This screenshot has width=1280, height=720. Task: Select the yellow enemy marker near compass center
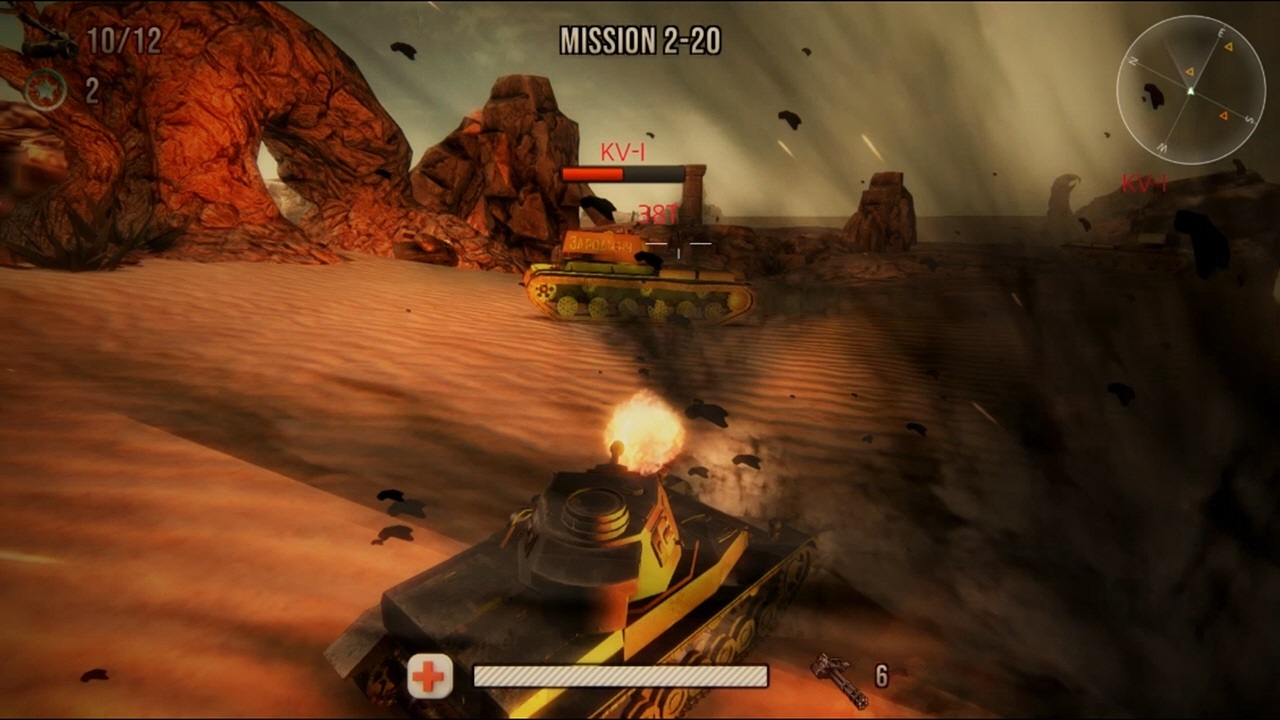(1190, 71)
